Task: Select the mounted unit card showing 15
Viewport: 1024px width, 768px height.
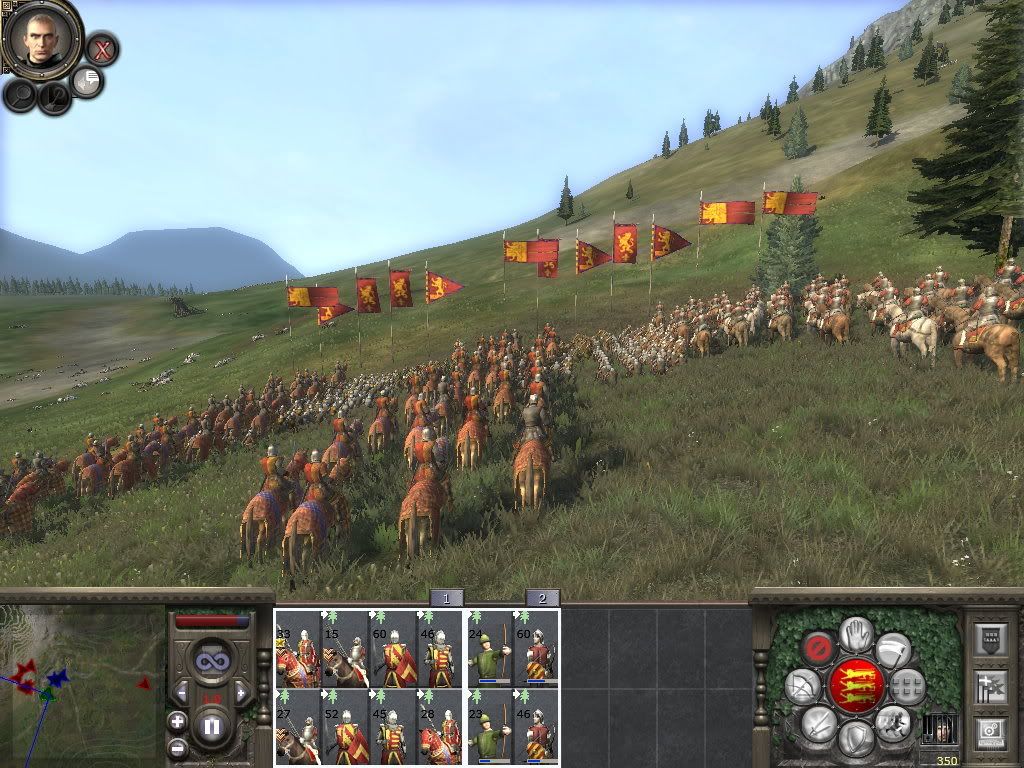Action: 345,648
